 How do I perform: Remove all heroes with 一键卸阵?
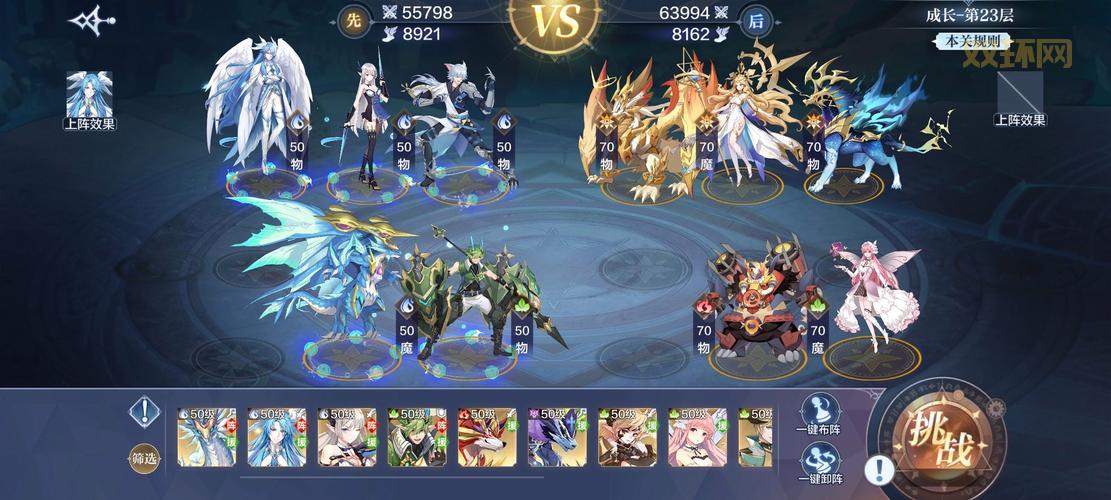point(820,465)
